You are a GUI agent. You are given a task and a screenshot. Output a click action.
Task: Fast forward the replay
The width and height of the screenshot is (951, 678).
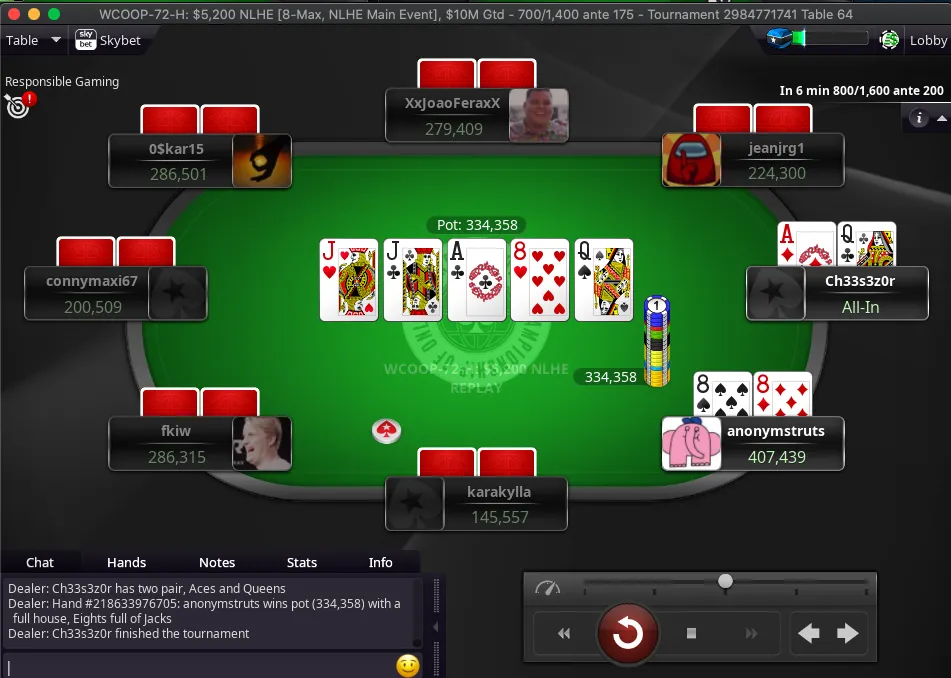752,633
